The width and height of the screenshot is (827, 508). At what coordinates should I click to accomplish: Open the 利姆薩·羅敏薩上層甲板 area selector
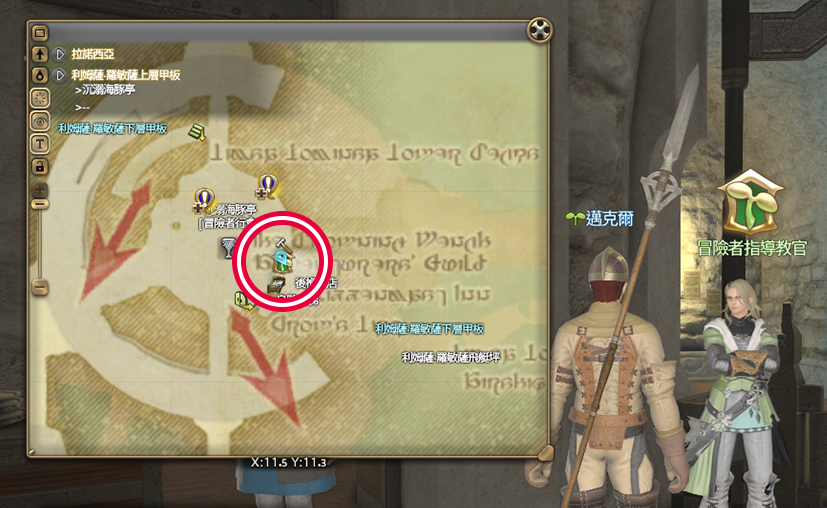(60, 75)
